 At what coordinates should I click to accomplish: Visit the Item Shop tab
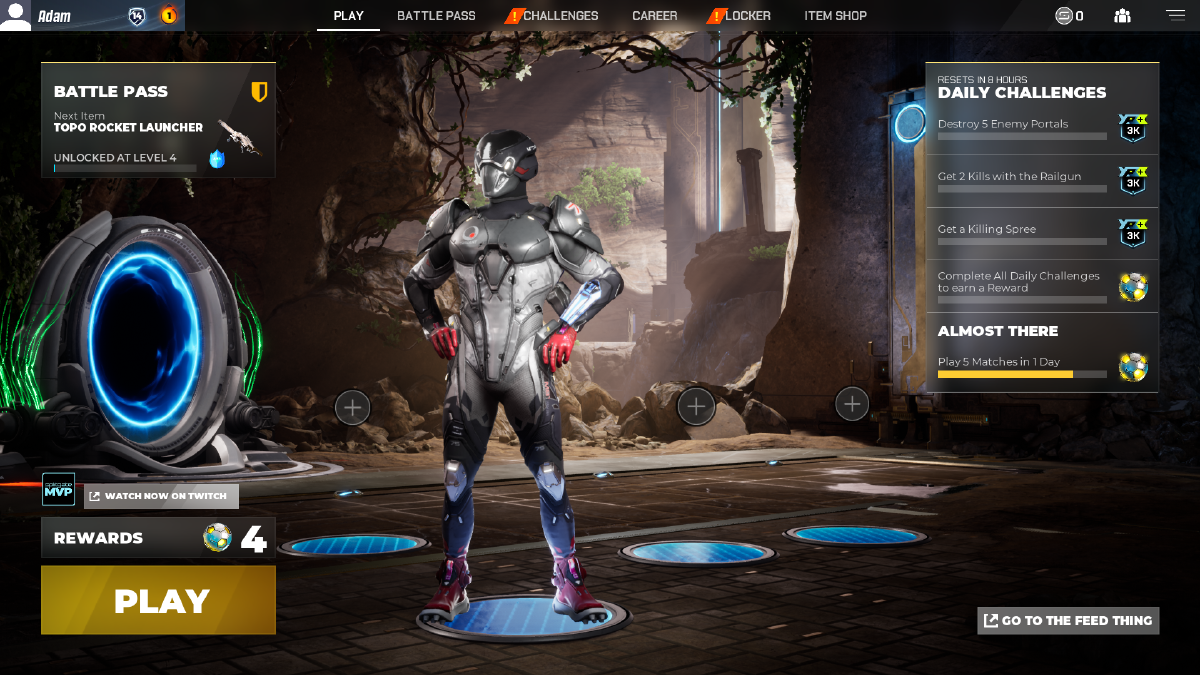[x=835, y=16]
